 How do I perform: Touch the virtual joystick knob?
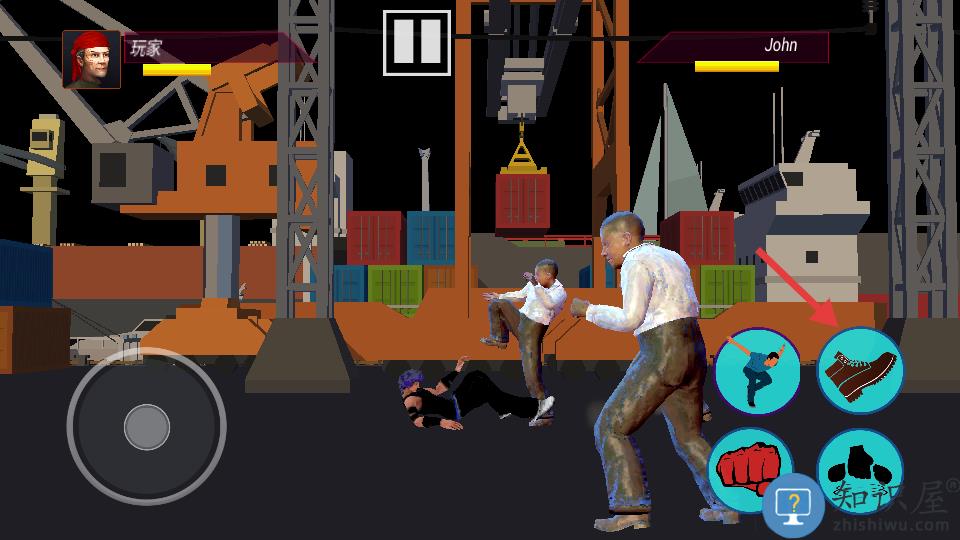point(147,427)
